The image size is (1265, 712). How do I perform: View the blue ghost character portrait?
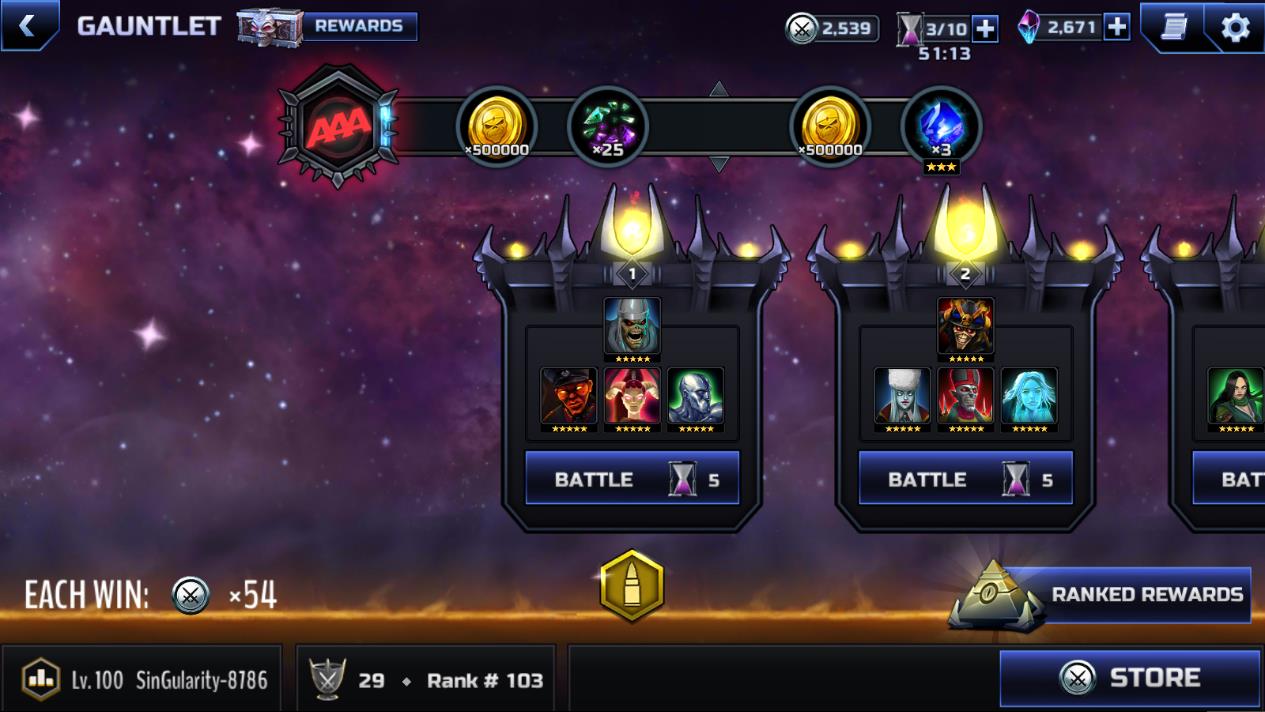click(1029, 397)
